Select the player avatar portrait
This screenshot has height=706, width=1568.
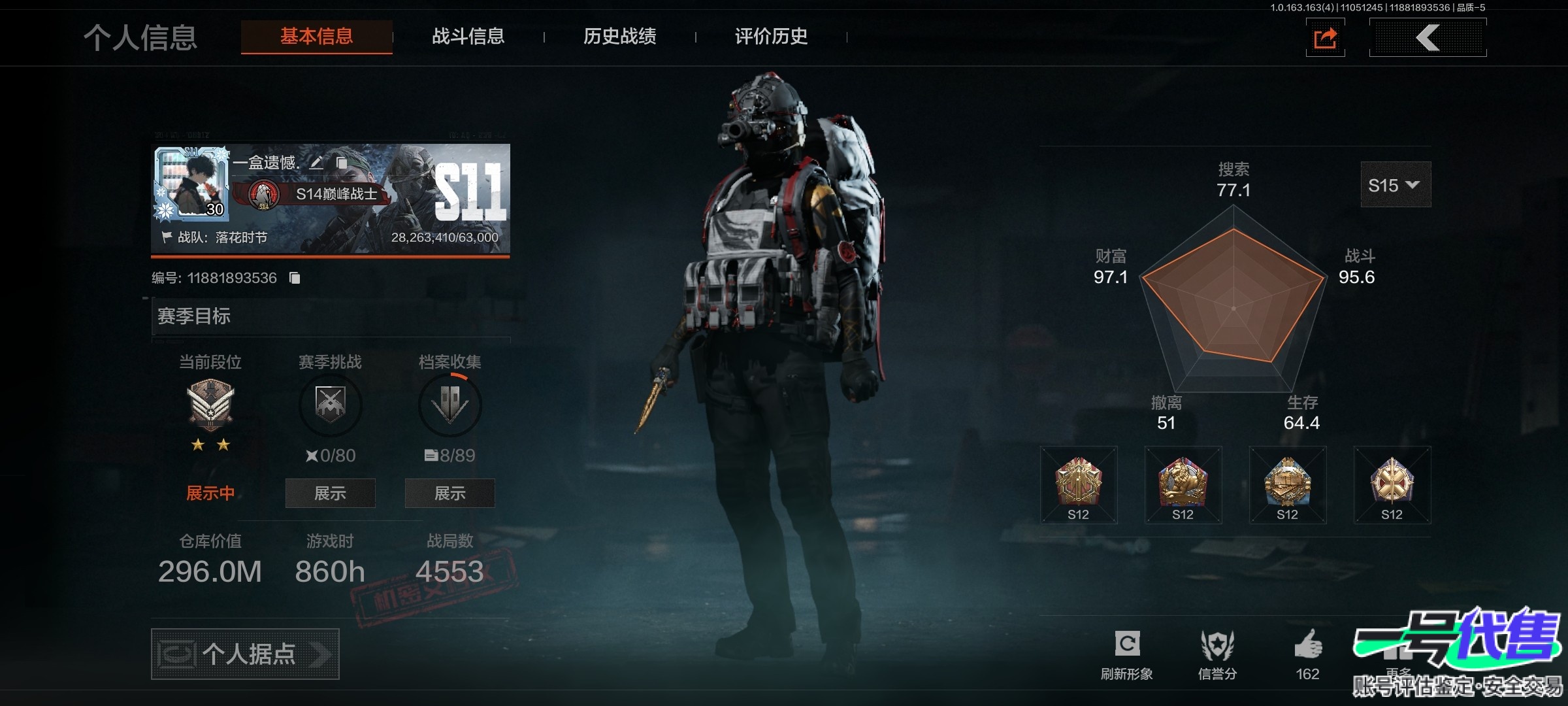(192, 182)
